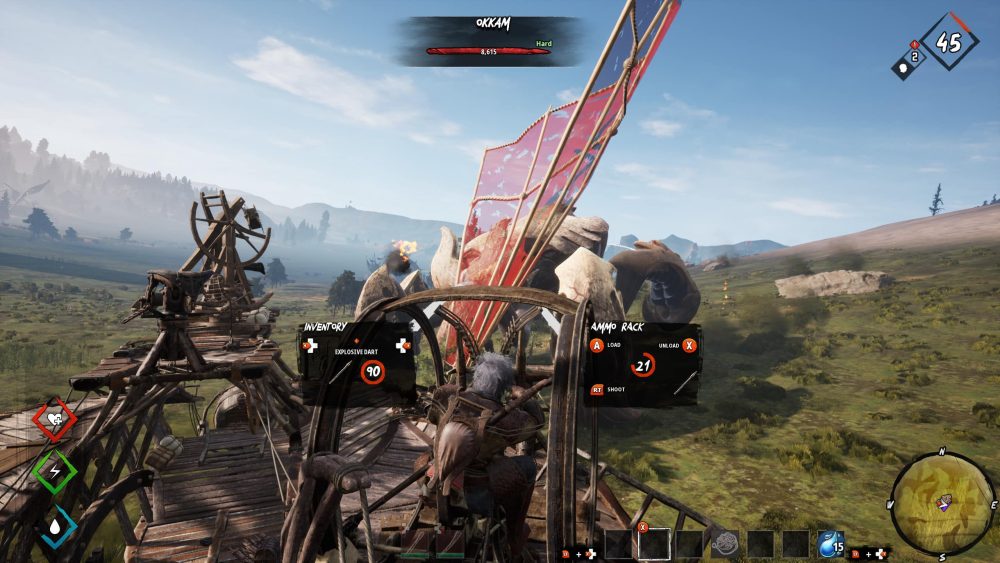The width and height of the screenshot is (1000, 563).
Task: Open the player level 45 badge
Action: tap(949, 41)
